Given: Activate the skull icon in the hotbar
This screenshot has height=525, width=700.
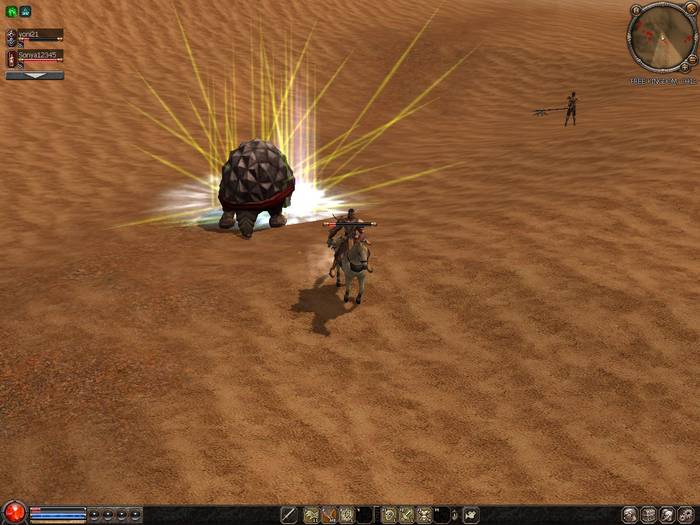Looking at the screenshot, I should 424,514.
